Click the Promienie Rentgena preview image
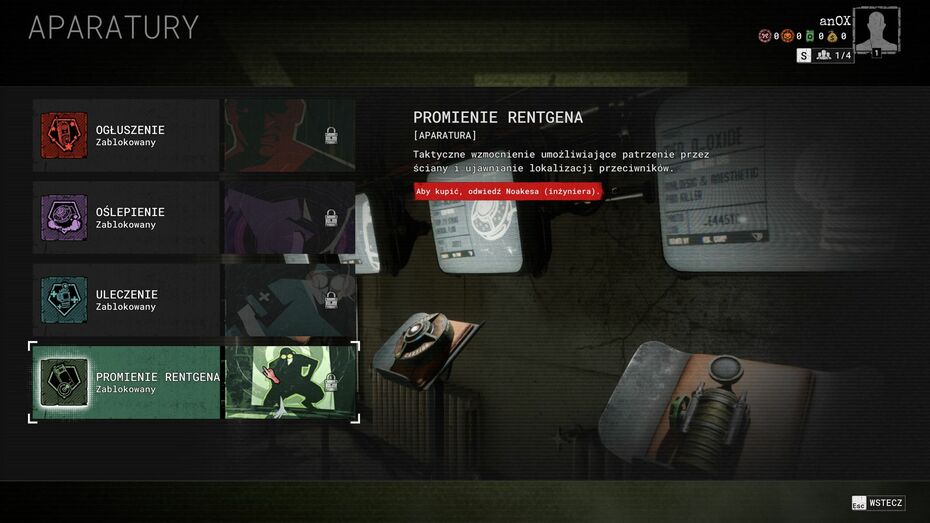 [x=290, y=382]
